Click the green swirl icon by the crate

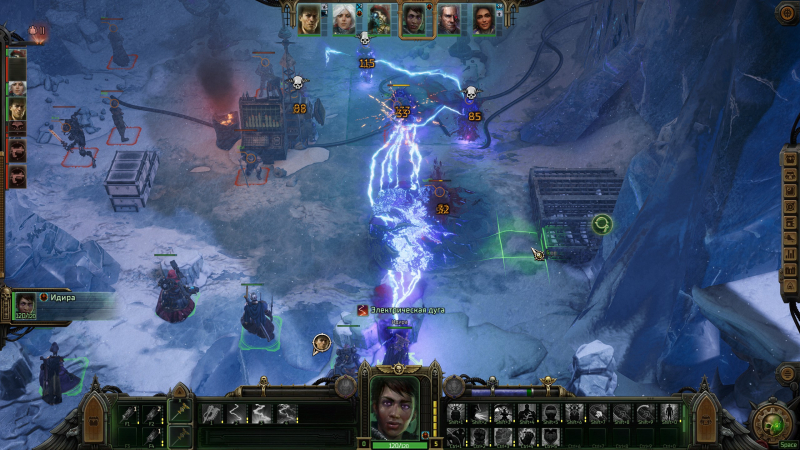click(601, 224)
